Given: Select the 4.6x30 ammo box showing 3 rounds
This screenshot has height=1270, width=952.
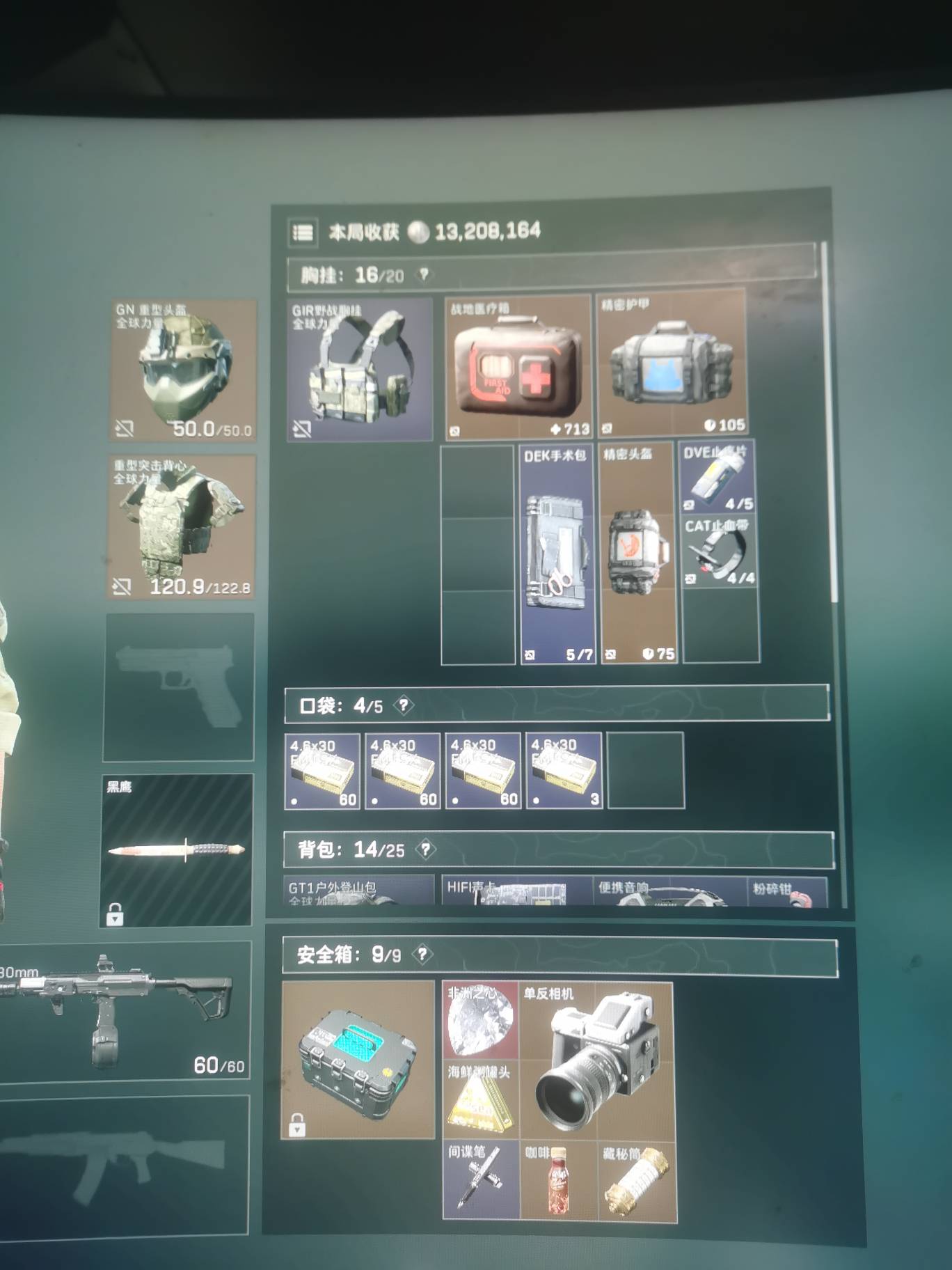Looking at the screenshot, I should [564, 773].
